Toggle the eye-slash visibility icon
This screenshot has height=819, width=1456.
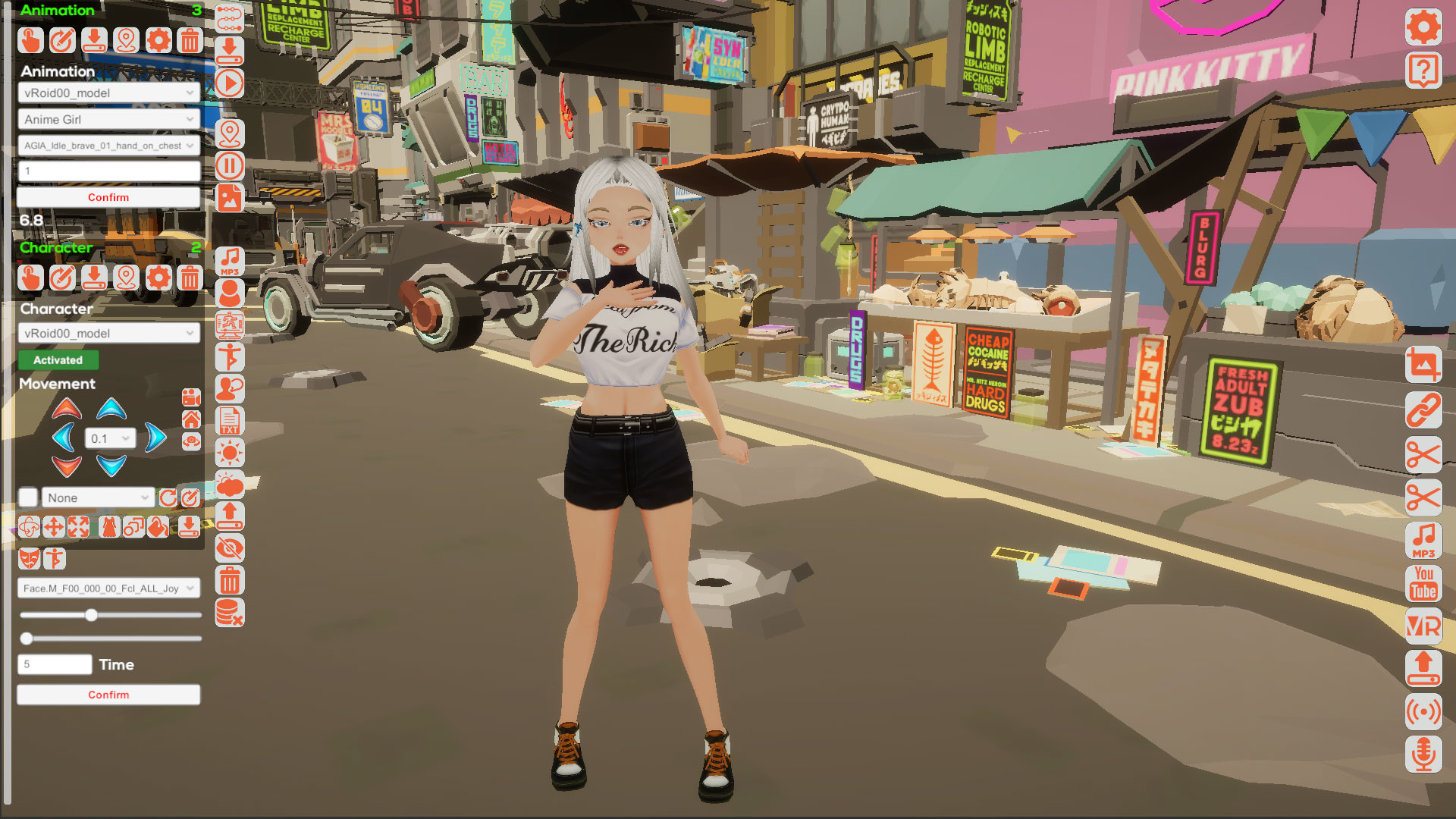click(x=229, y=548)
